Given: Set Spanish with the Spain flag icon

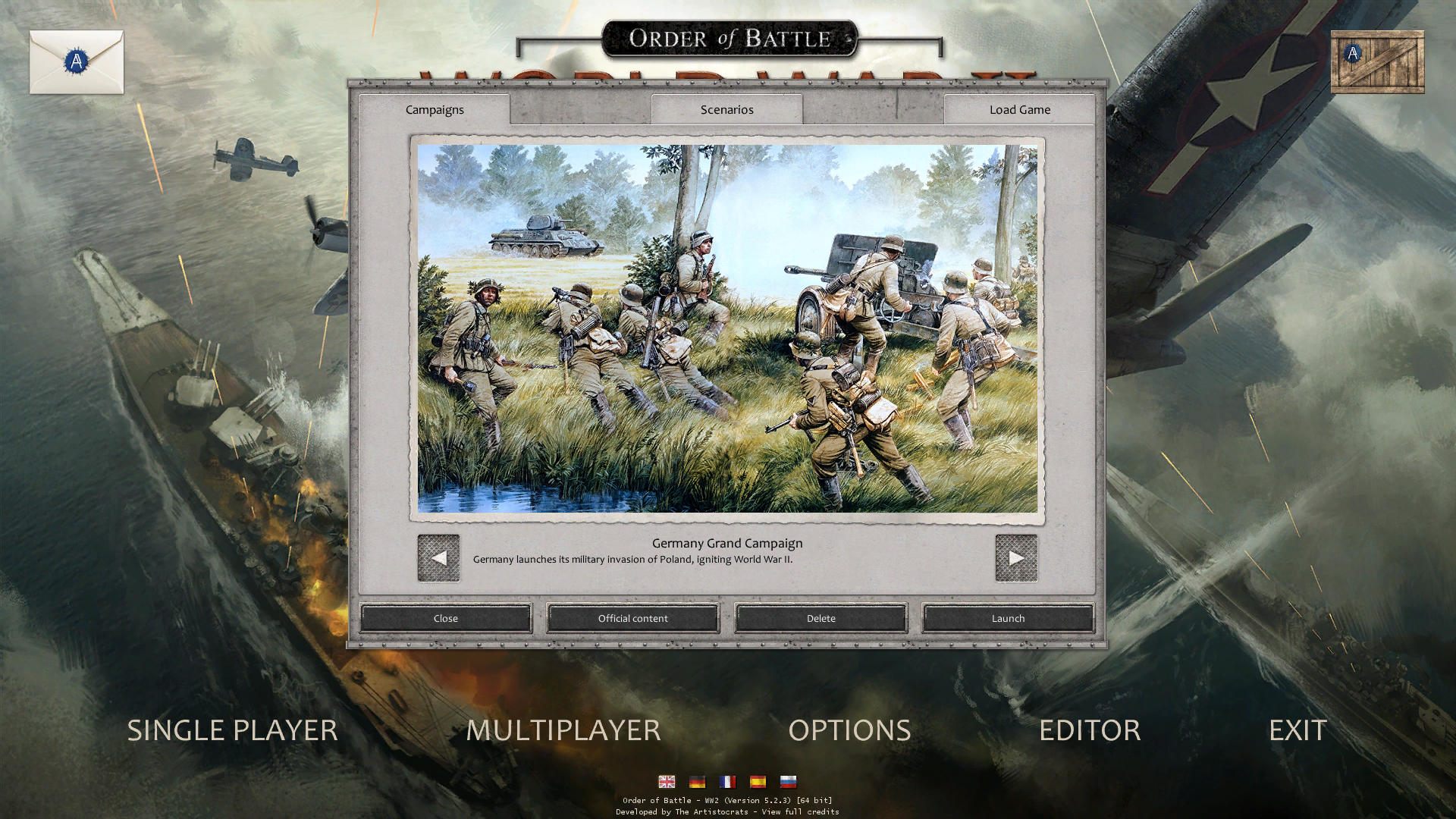Looking at the screenshot, I should (758, 780).
